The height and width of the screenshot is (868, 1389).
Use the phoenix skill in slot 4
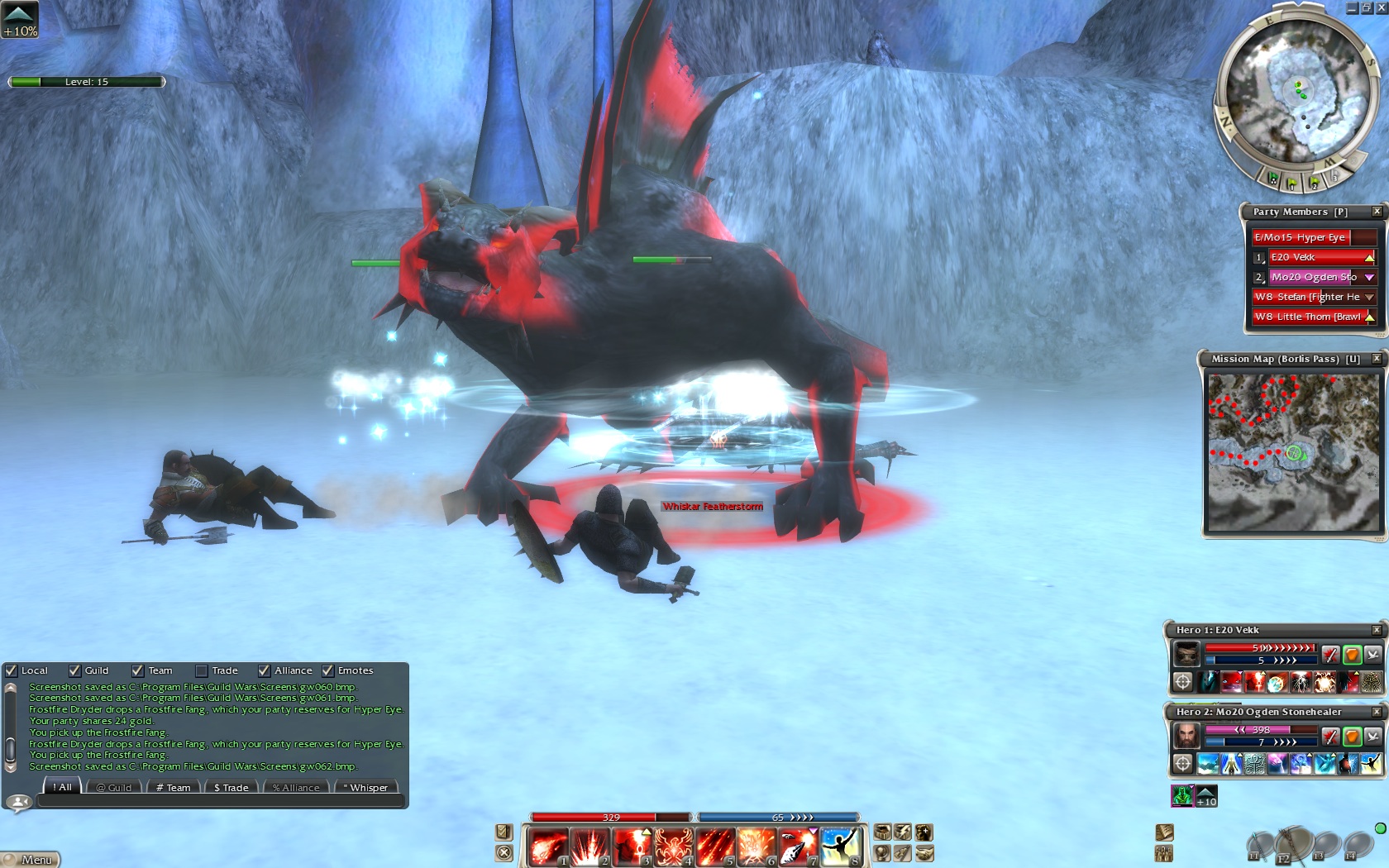pyautogui.click(x=674, y=848)
